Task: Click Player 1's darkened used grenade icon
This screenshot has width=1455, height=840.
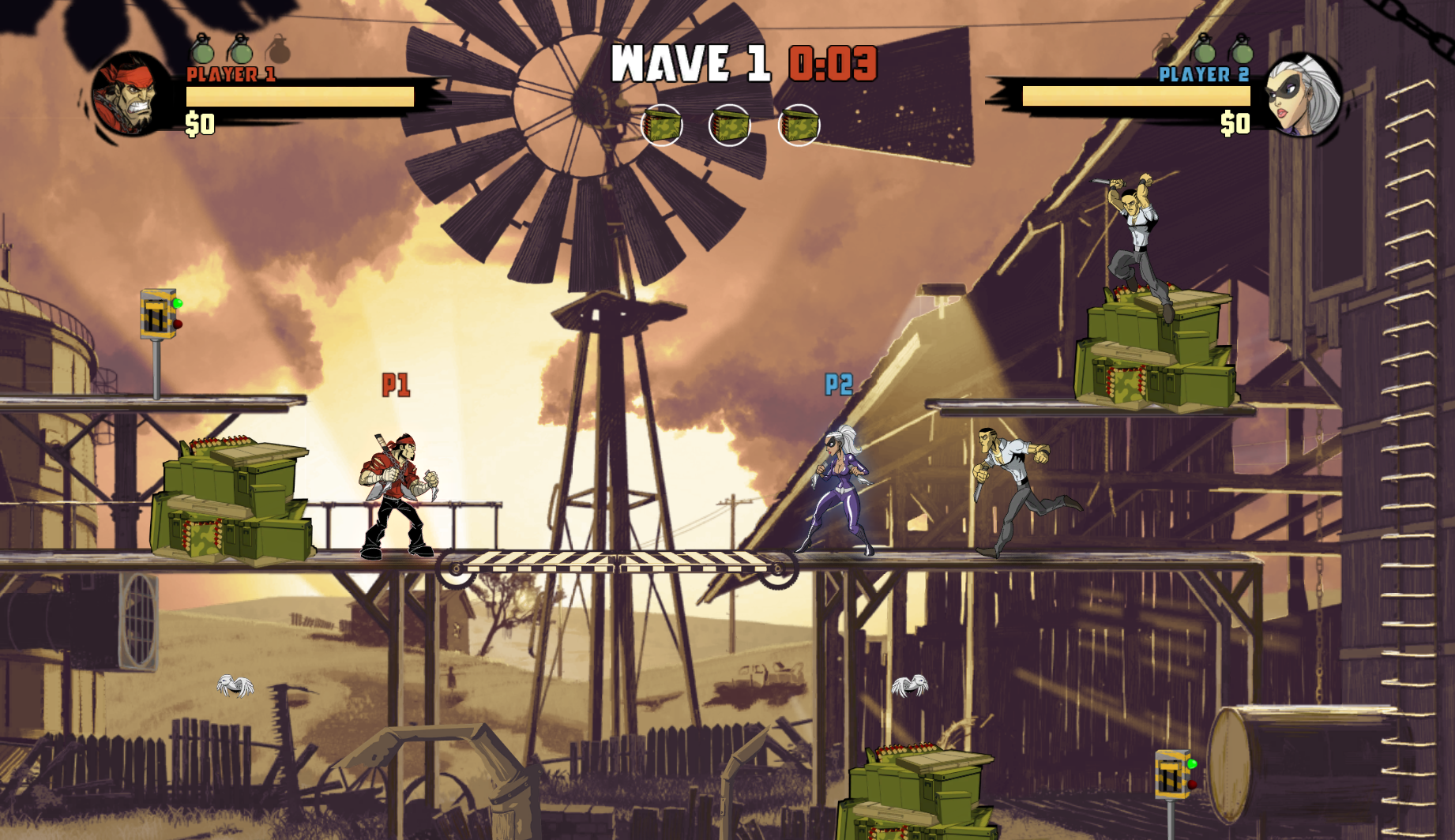Action: (278, 50)
